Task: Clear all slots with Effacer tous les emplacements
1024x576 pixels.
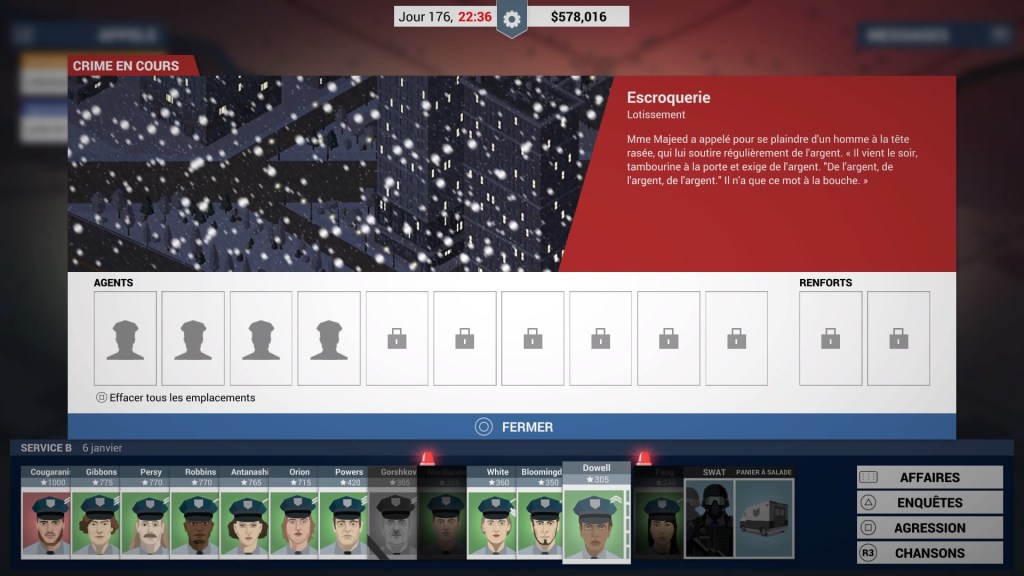Action: 176,398
